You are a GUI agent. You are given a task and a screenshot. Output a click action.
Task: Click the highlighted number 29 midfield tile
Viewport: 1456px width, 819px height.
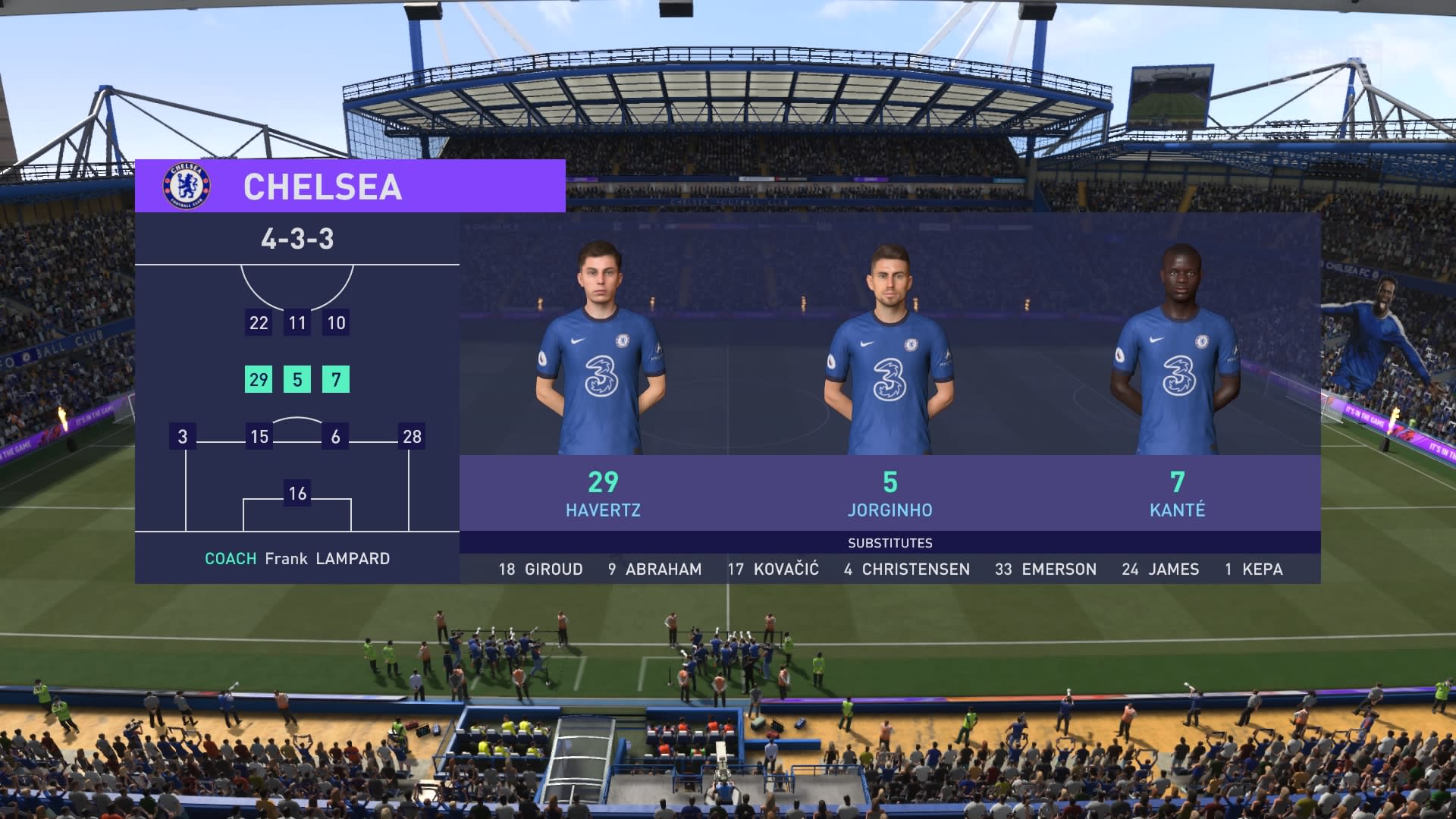259,379
